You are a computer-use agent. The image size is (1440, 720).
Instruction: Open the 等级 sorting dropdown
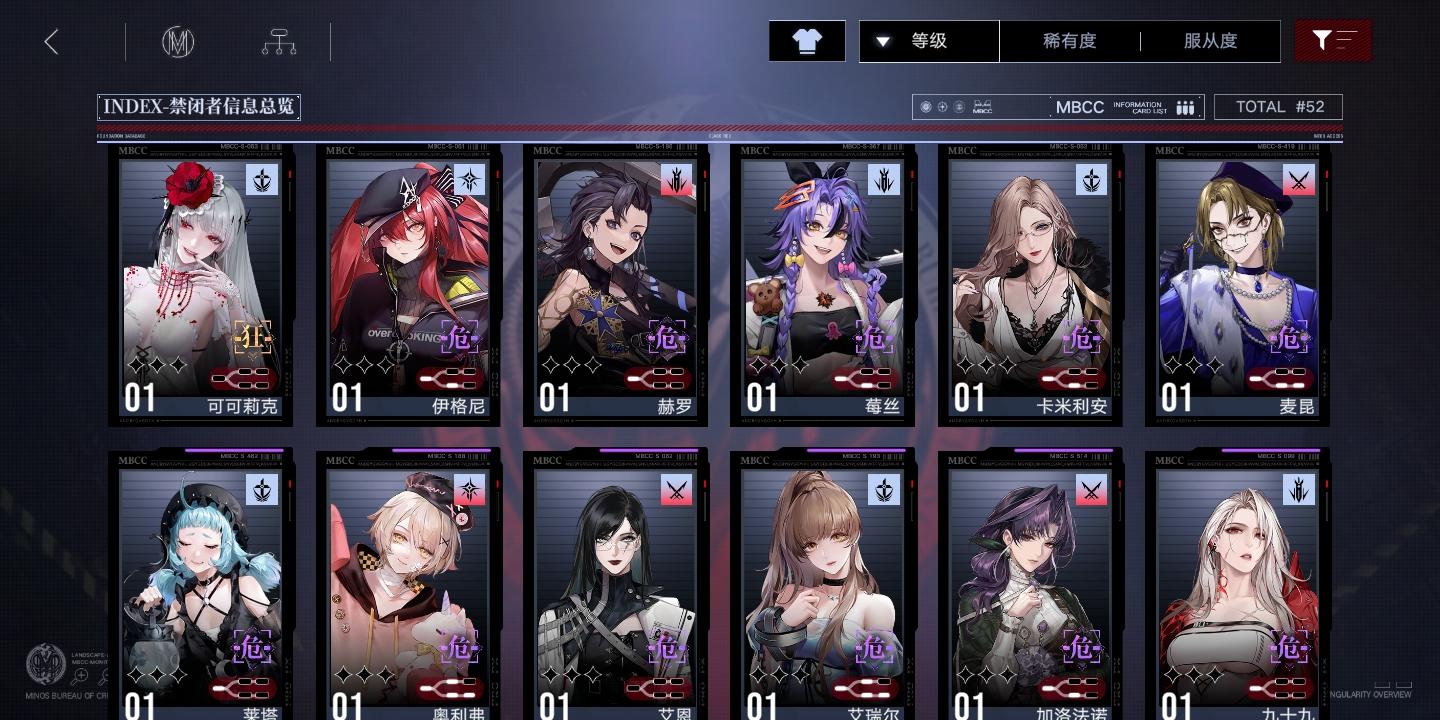pos(927,41)
